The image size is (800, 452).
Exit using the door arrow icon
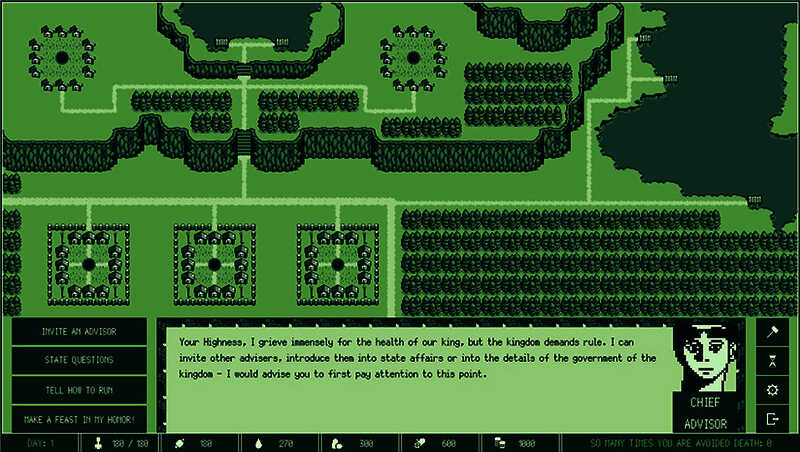(x=772, y=419)
